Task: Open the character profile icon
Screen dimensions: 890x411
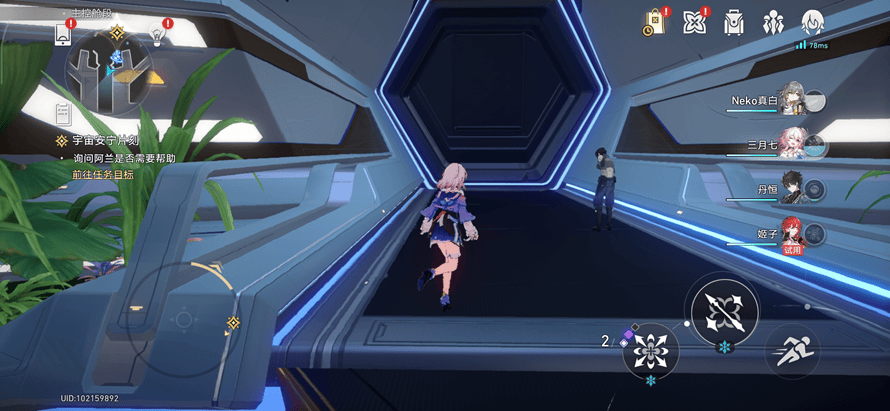Action: (813, 22)
